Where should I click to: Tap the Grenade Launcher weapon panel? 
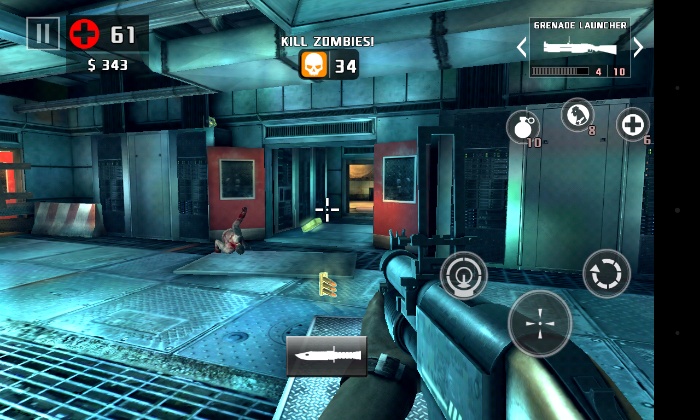[580, 47]
